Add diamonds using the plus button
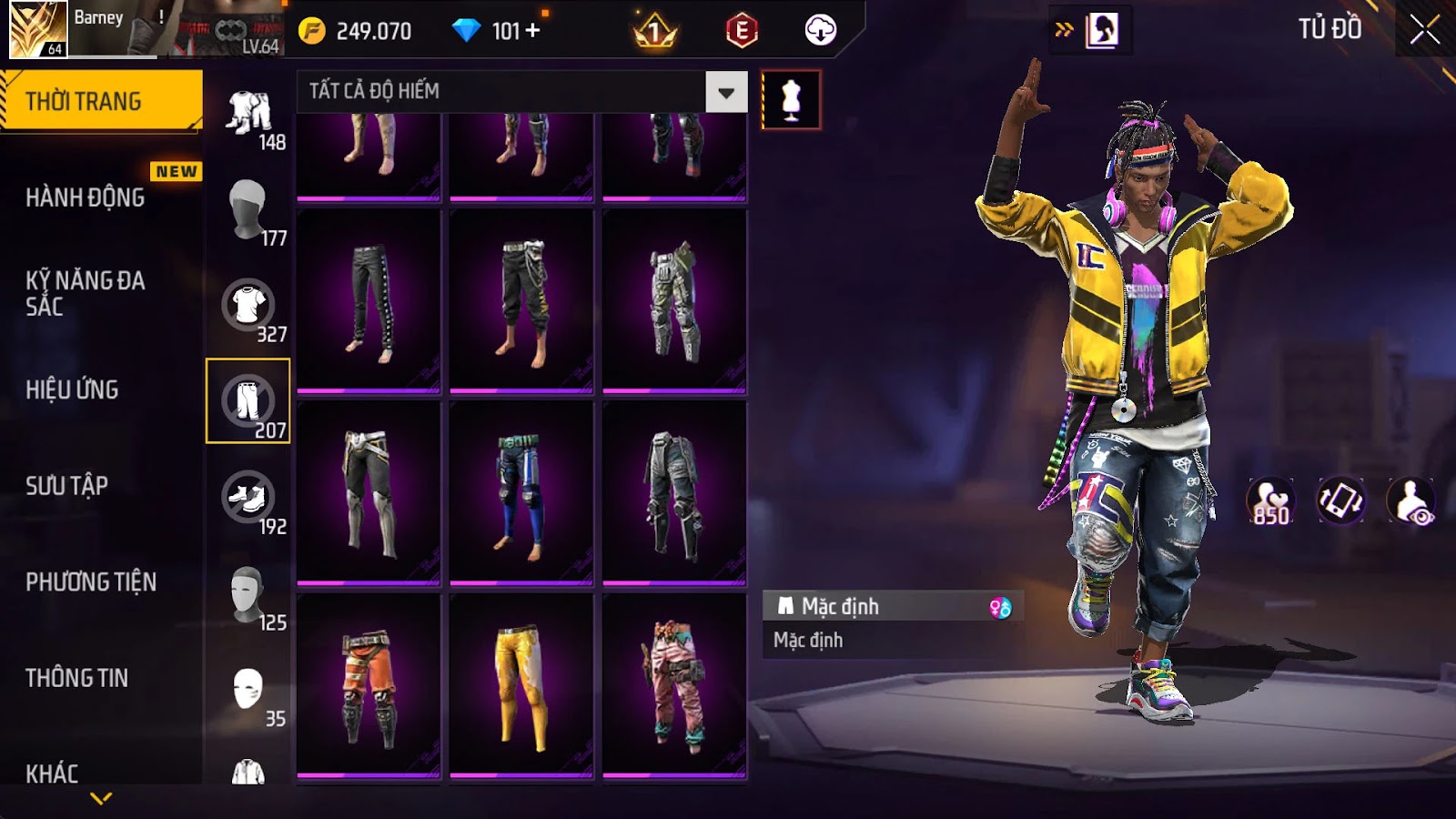 pyautogui.click(x=533, y=31)
